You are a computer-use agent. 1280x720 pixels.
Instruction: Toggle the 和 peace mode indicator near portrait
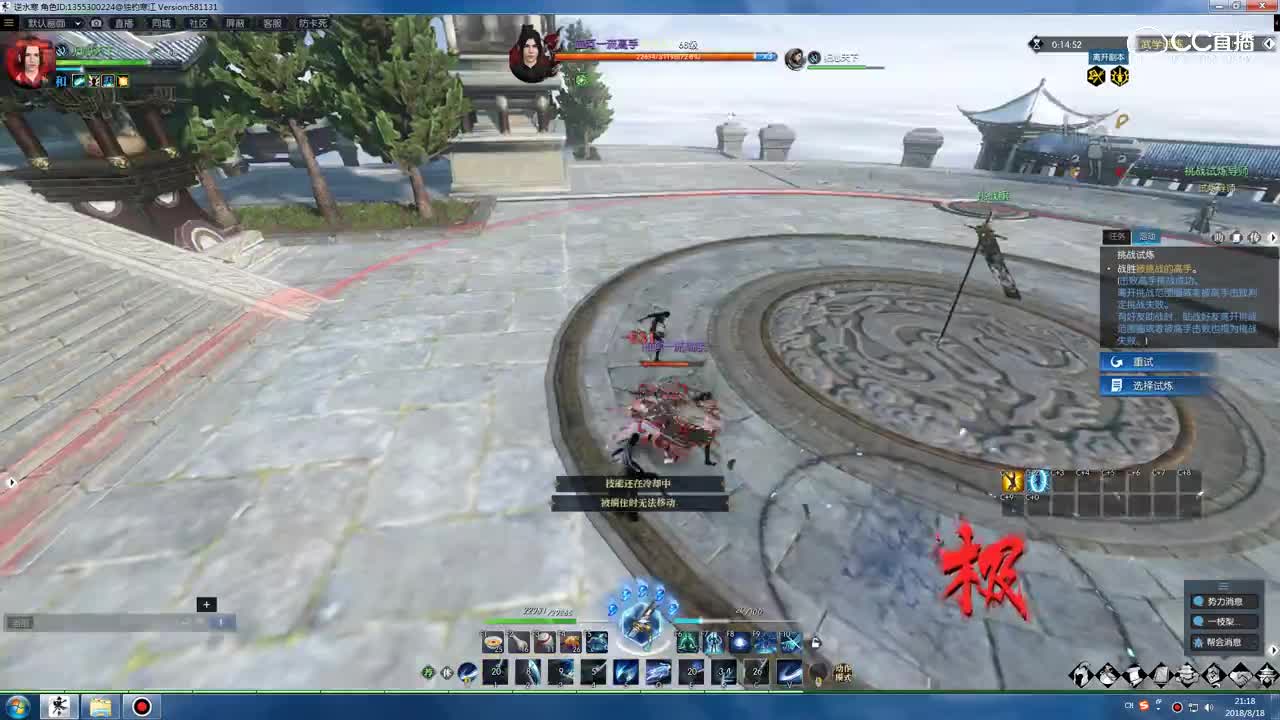tap(61, 81)
